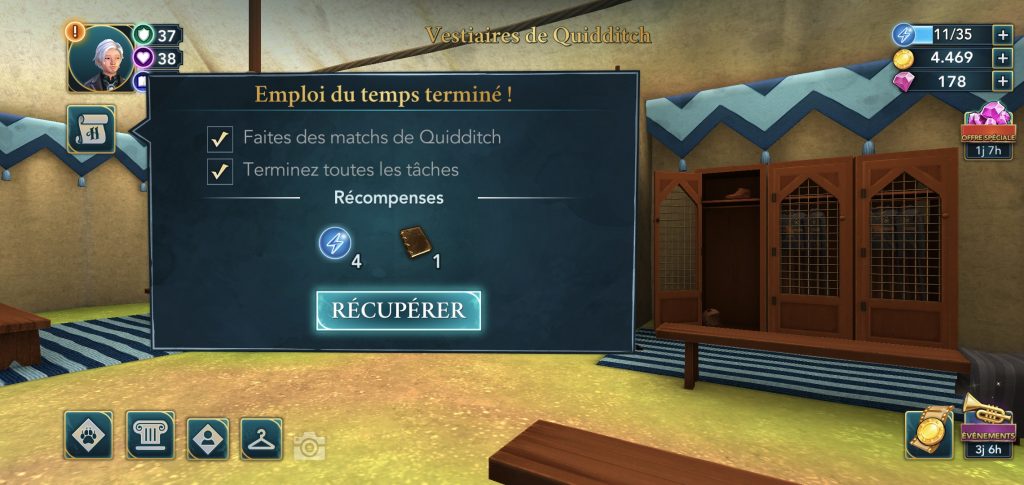1024x485 pixels.
Task: Open the clothes hanger wardrobe
Action: [x=262, y=437]
